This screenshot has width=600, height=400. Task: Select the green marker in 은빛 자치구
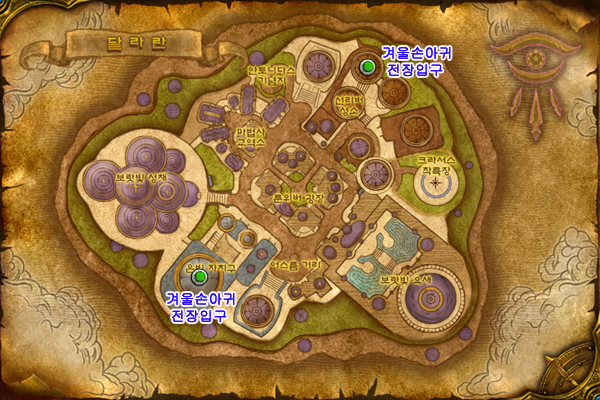coord(200,276)
